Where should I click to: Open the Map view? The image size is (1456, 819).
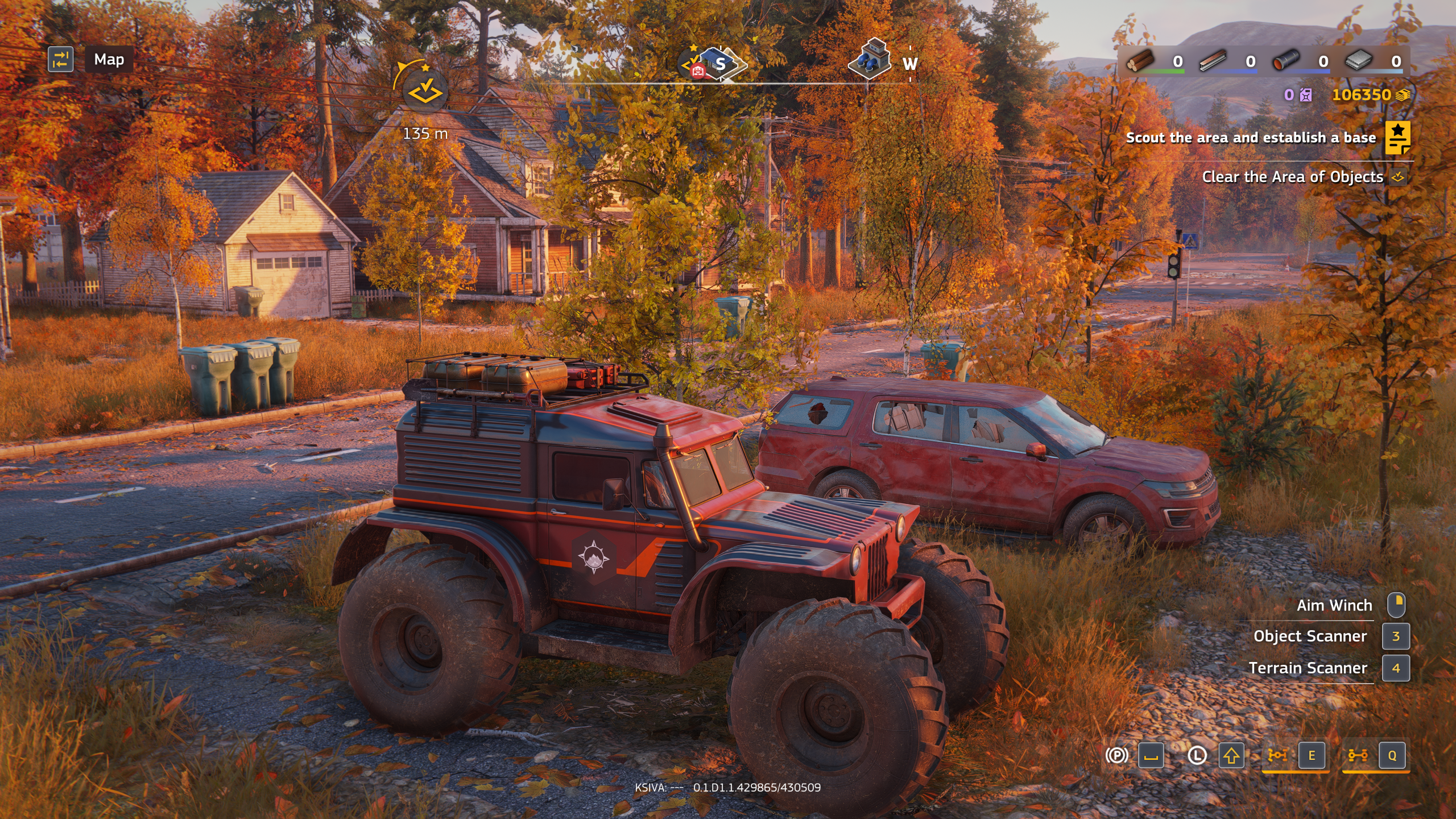109,60
